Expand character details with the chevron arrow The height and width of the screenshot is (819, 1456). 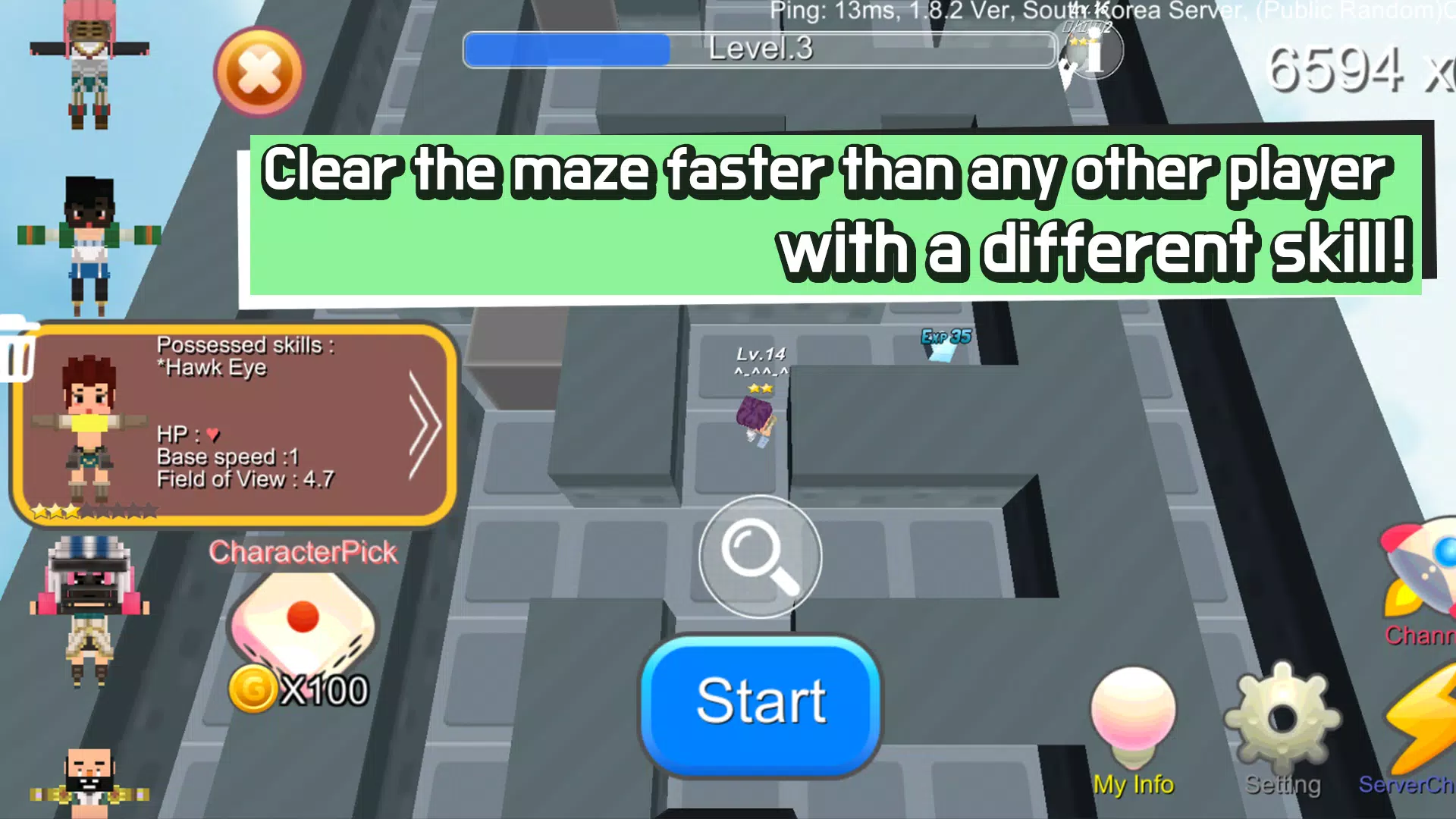(422, 425)
